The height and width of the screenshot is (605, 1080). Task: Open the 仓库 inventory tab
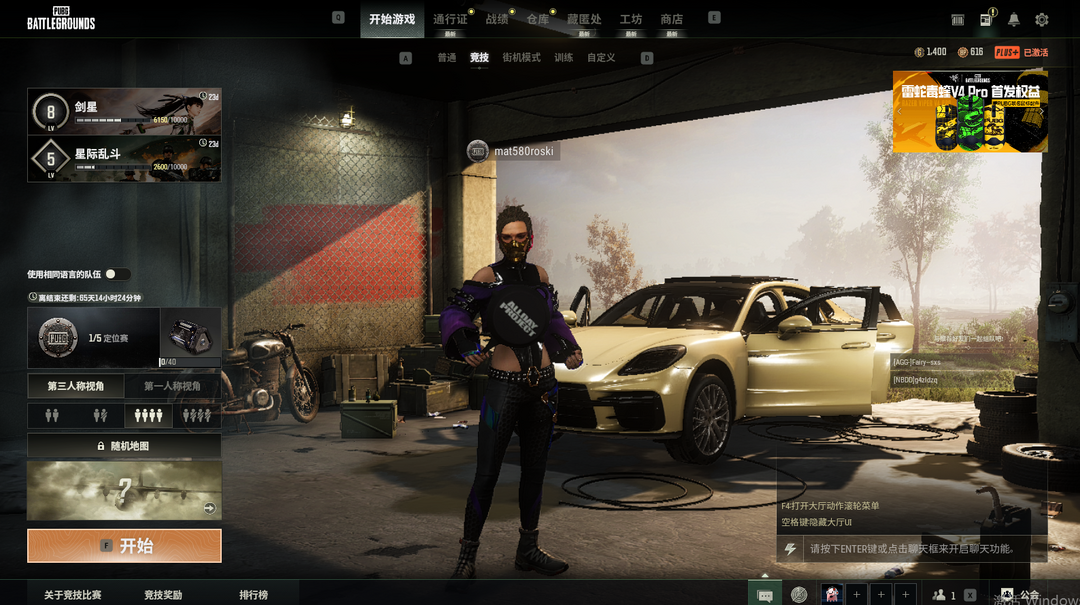click(x=538, y=19)
